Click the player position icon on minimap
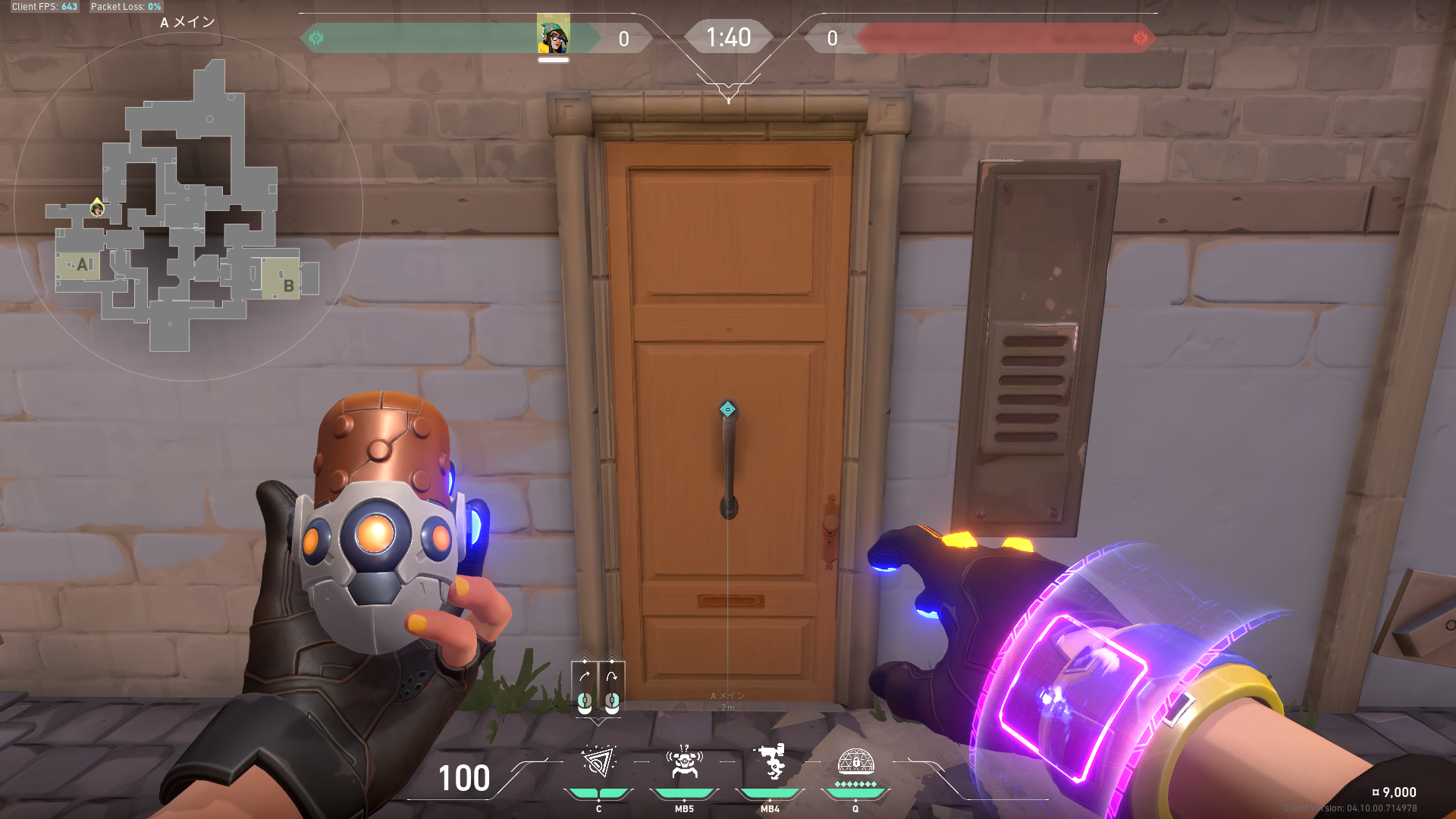1456x819 pixels. [x=97, y=208]
